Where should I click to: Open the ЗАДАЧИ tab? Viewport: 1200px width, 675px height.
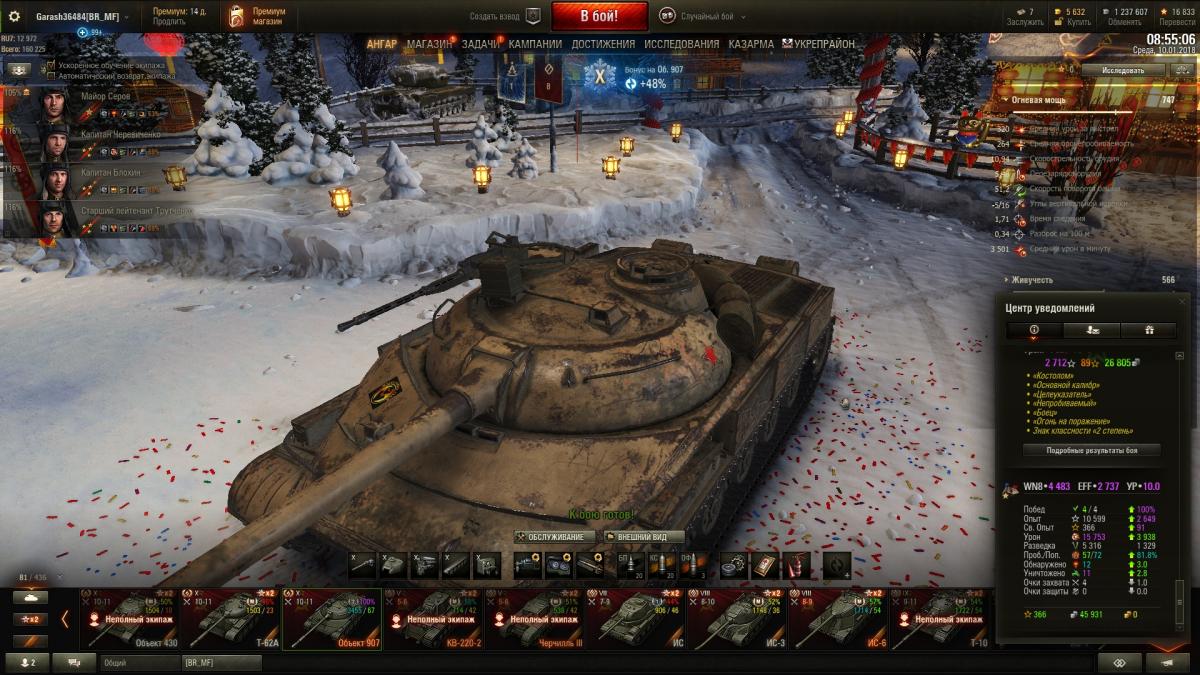pyautogui.click(x=481, y=44)
